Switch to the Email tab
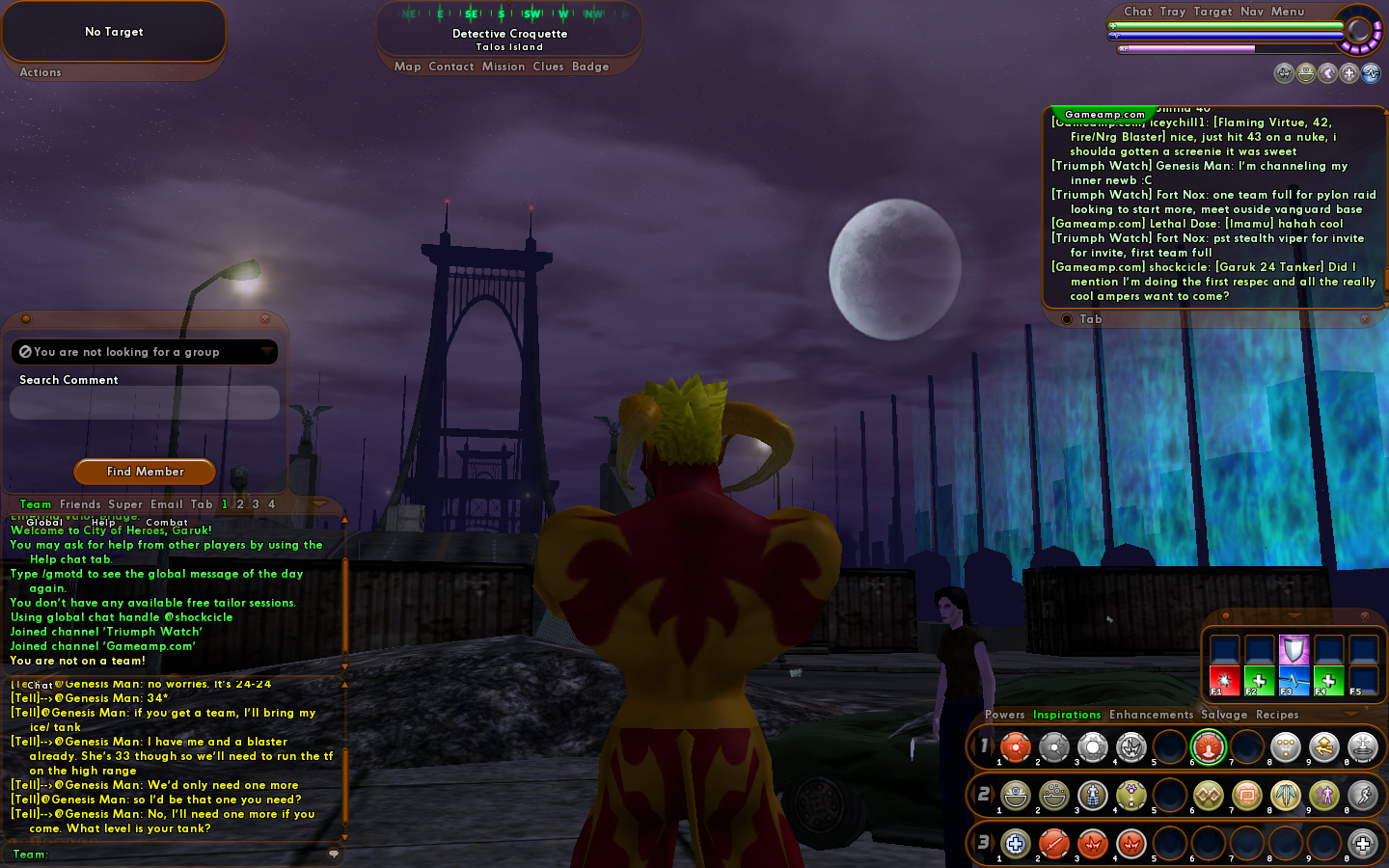The height and width of the screenshot is (868, 1389). point(166,504)
